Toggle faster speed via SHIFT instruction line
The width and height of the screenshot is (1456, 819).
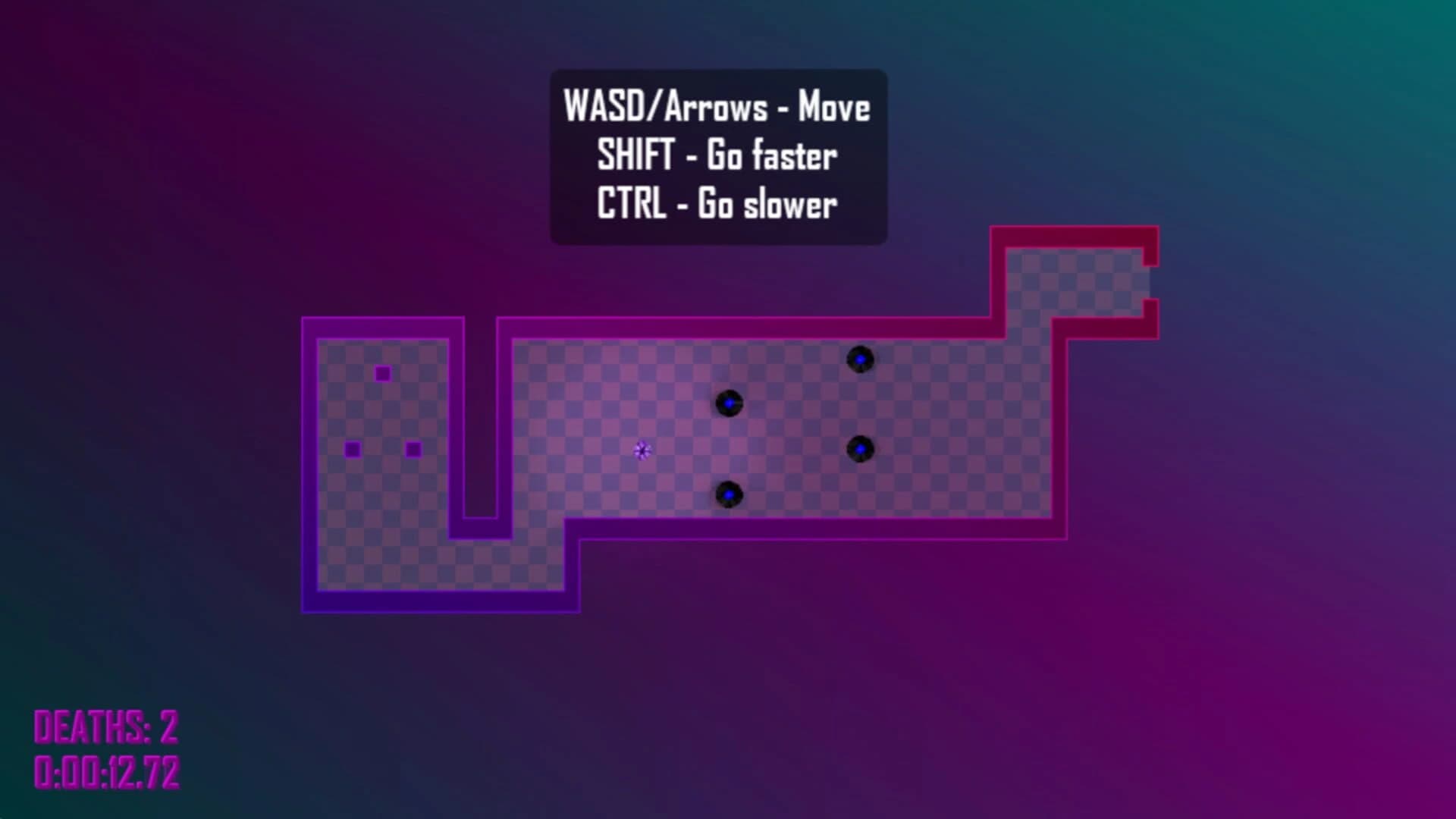[x=717, y=156]
